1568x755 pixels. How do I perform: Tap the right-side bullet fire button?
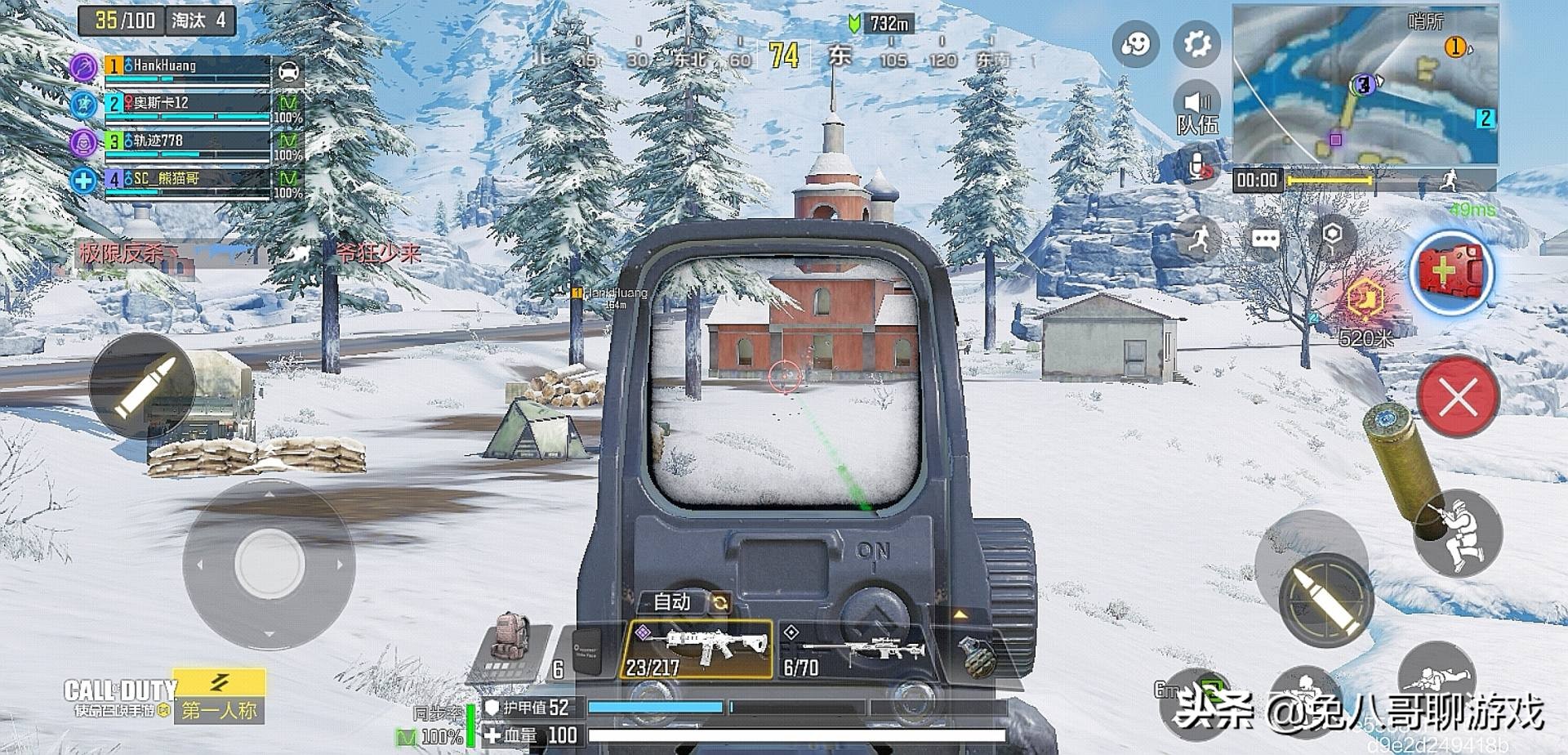[x=1326, y=601]
